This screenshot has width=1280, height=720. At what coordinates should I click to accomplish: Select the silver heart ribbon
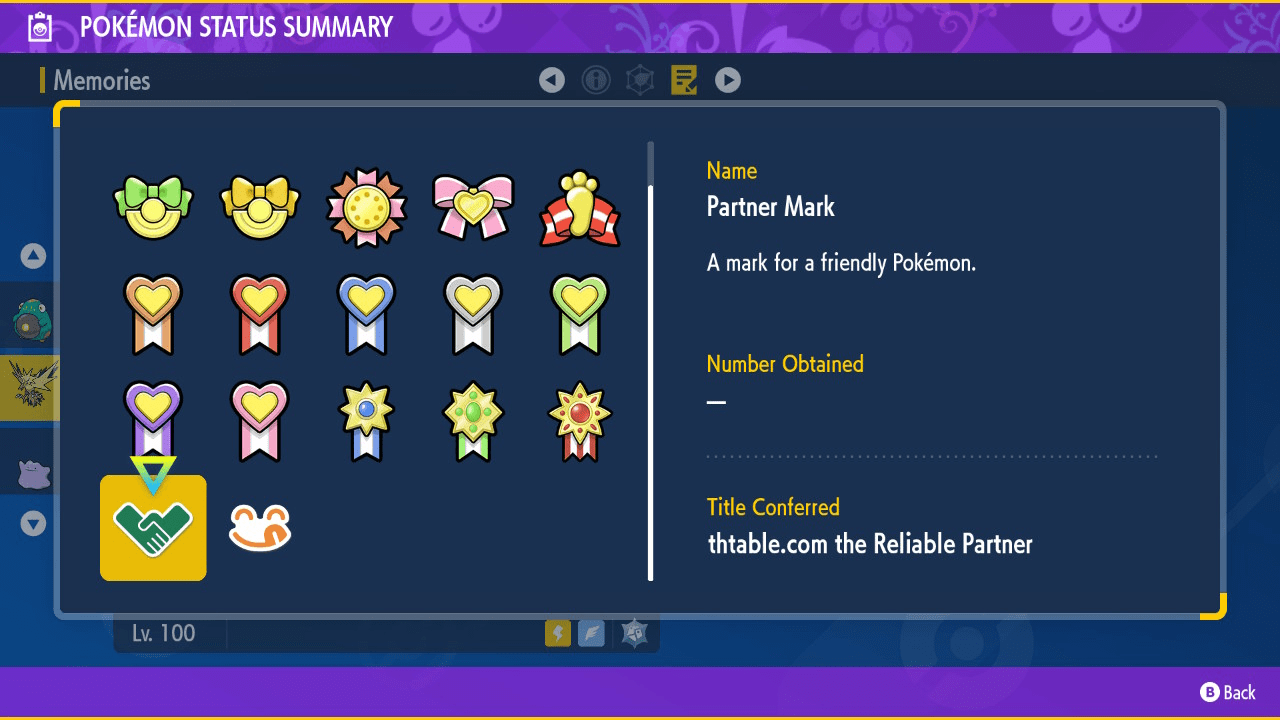point(473,314)
